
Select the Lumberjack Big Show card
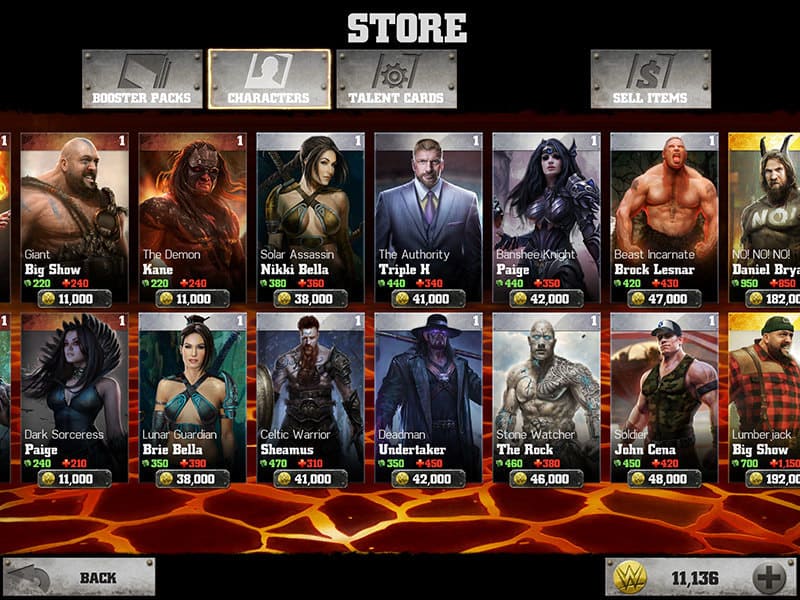point(765,397)
